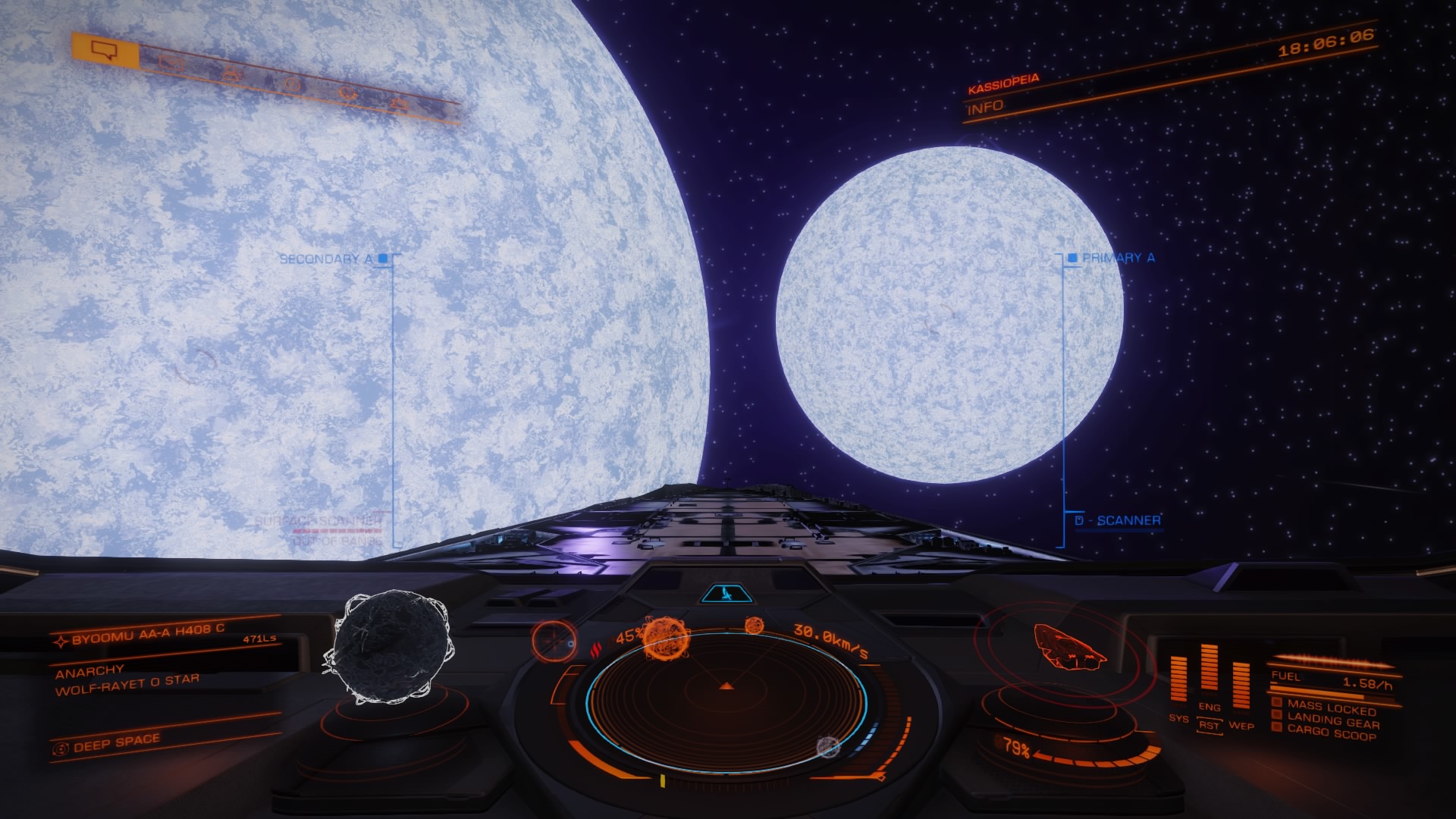Reset power distribution with RST

click(1209, 726)
